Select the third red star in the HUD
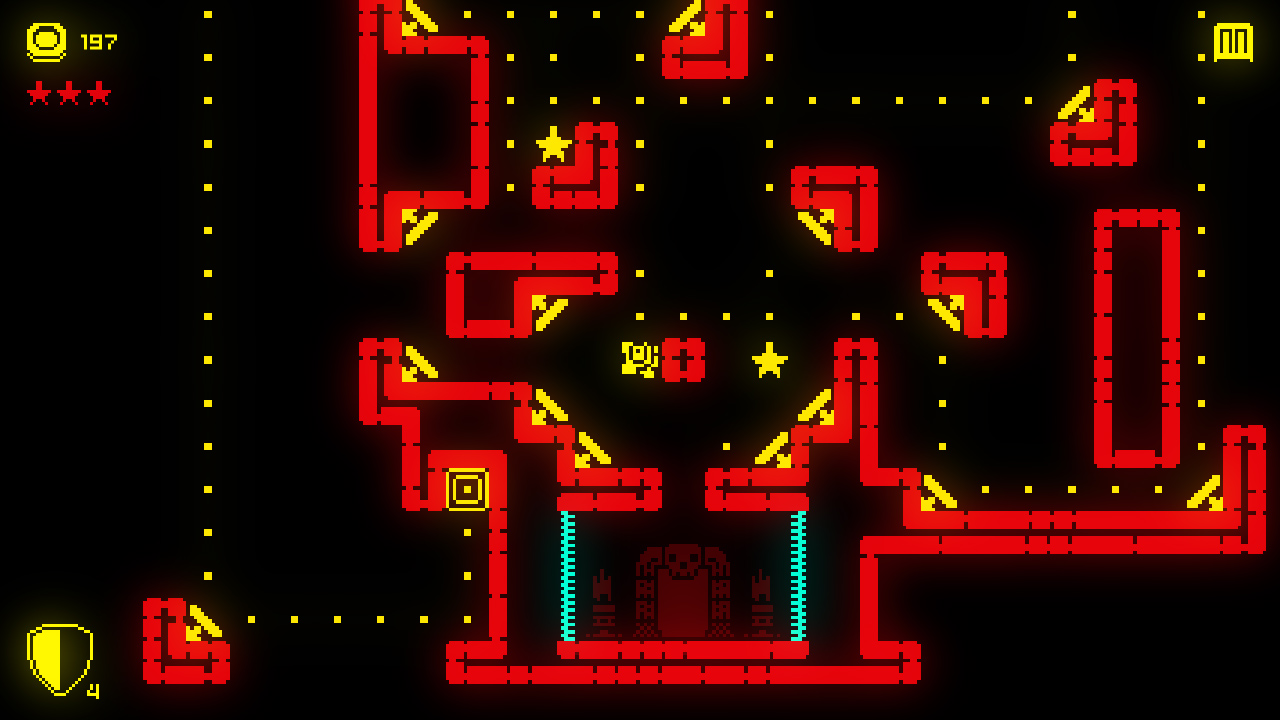Image resolution: width=1280 pixels, height=720 pixels. tap(98, 94)
